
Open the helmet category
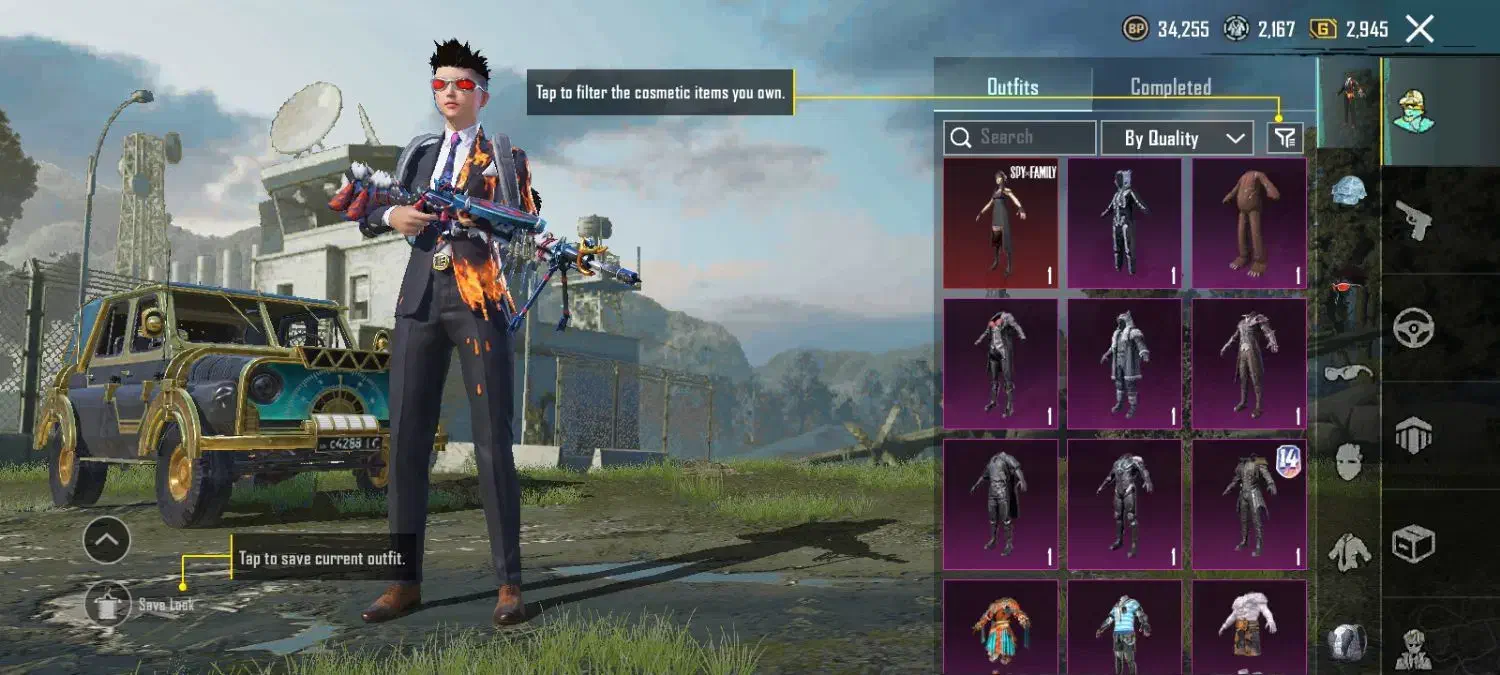click(1349, 191)
